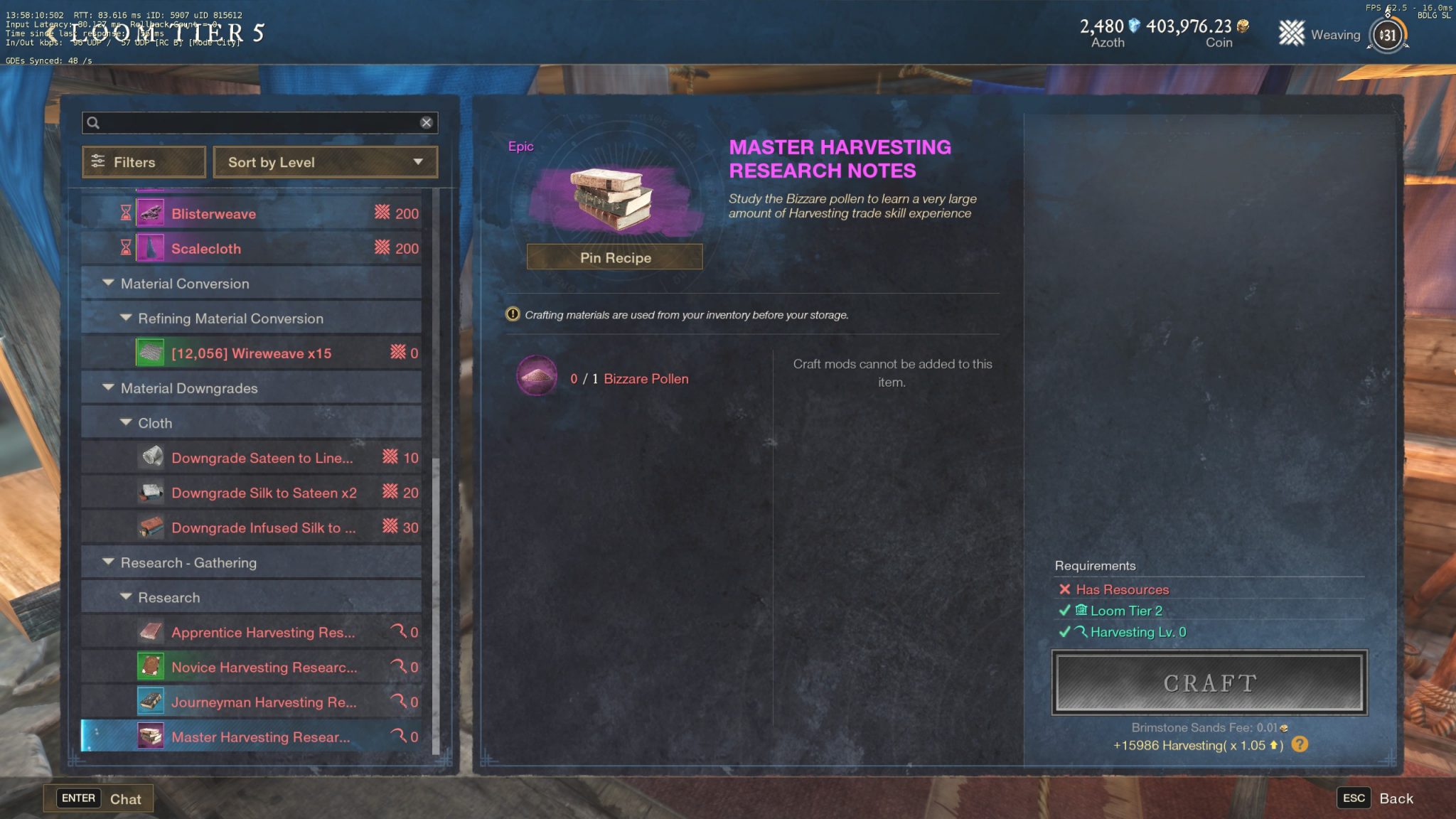
Task: Click the Scalecloth item icon
Action: click(151, 248)
